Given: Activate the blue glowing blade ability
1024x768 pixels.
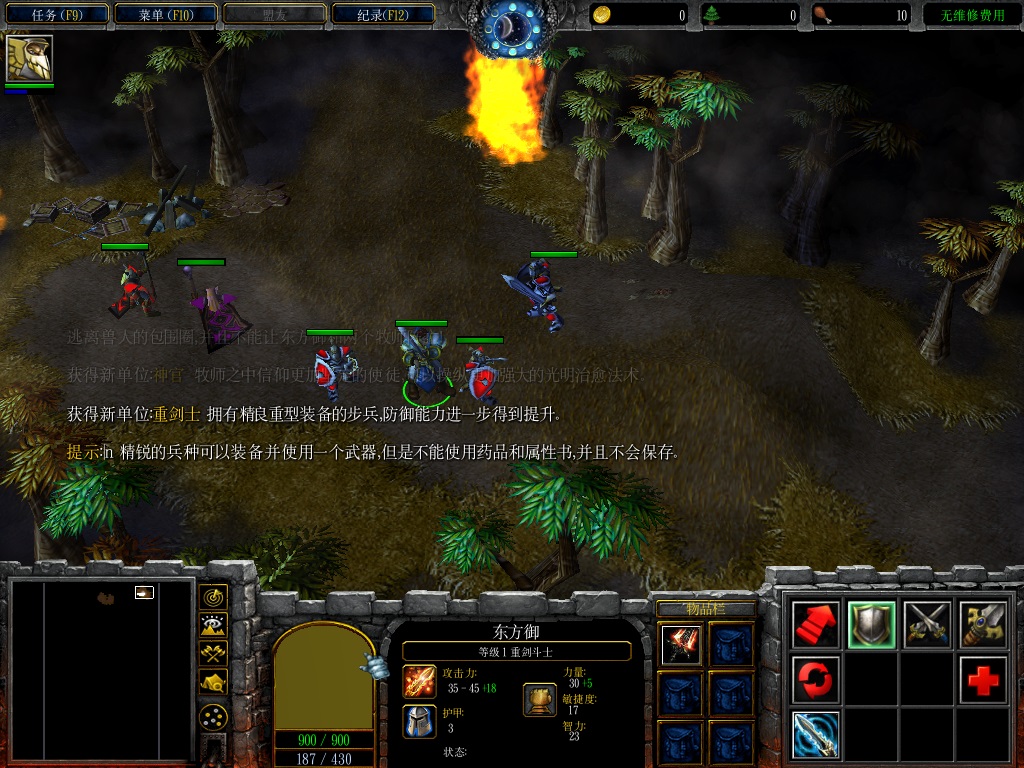Looking at the screenshot, I should (816, 735).
